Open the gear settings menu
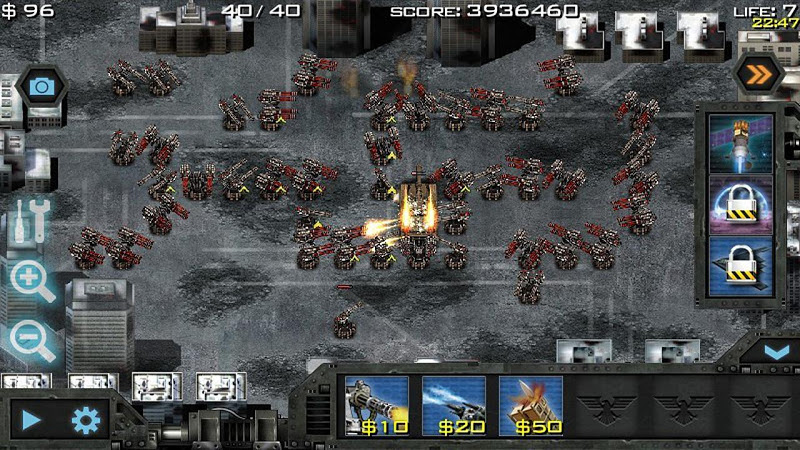This screenshot has height=450, width=800. 87,420
